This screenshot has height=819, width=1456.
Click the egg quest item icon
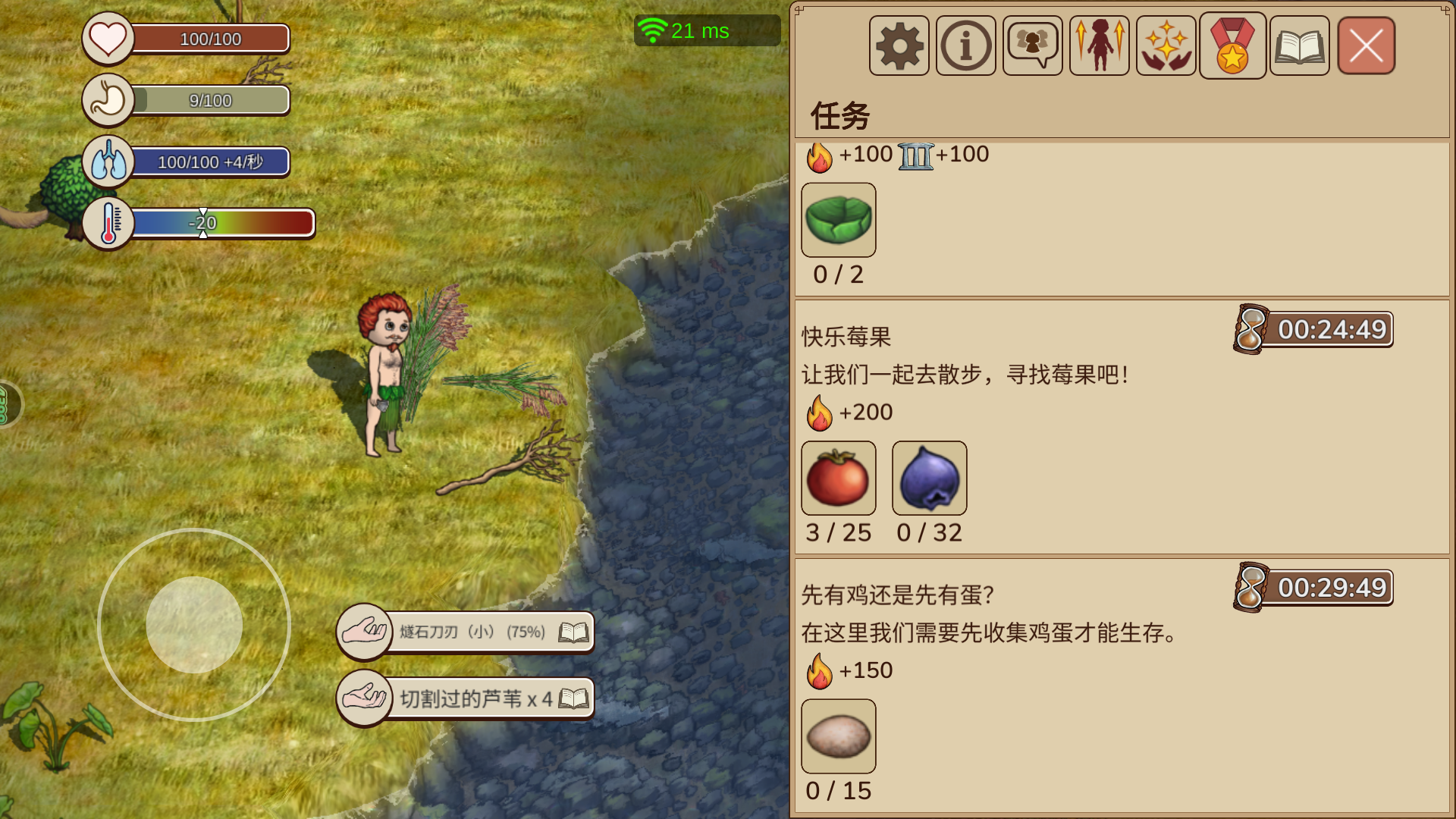click(838, 736)
